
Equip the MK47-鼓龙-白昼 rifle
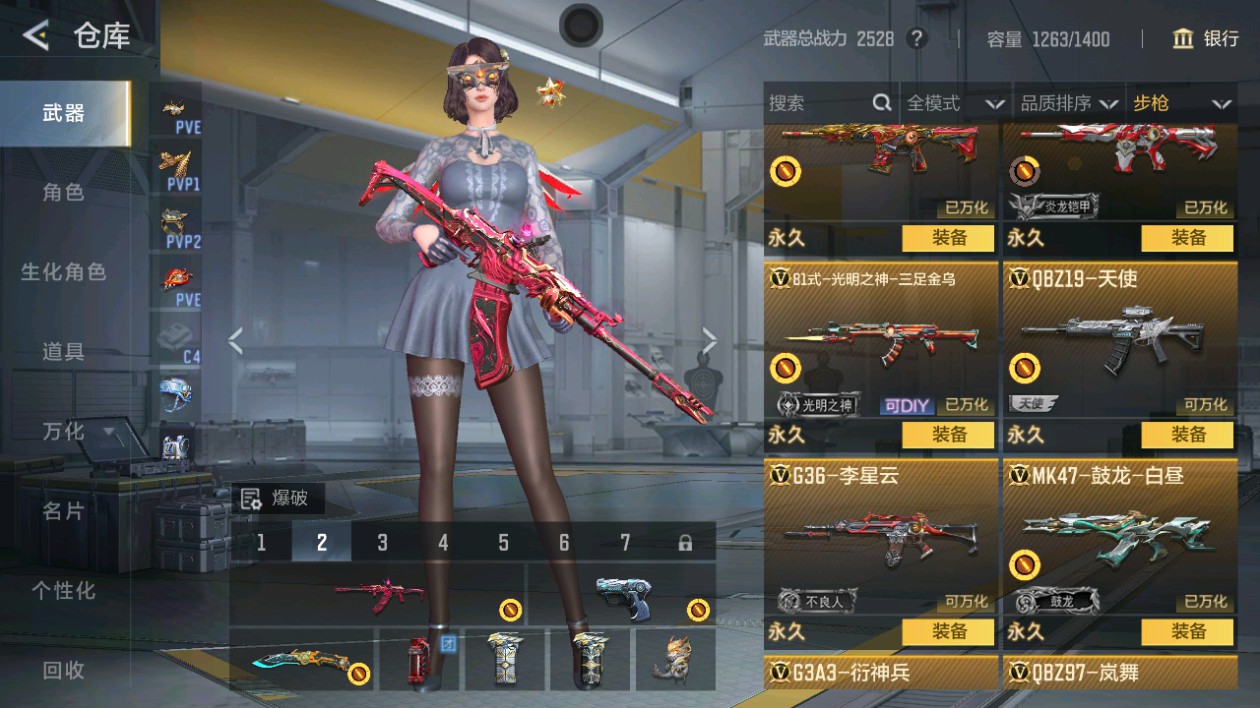(1188, 632)
